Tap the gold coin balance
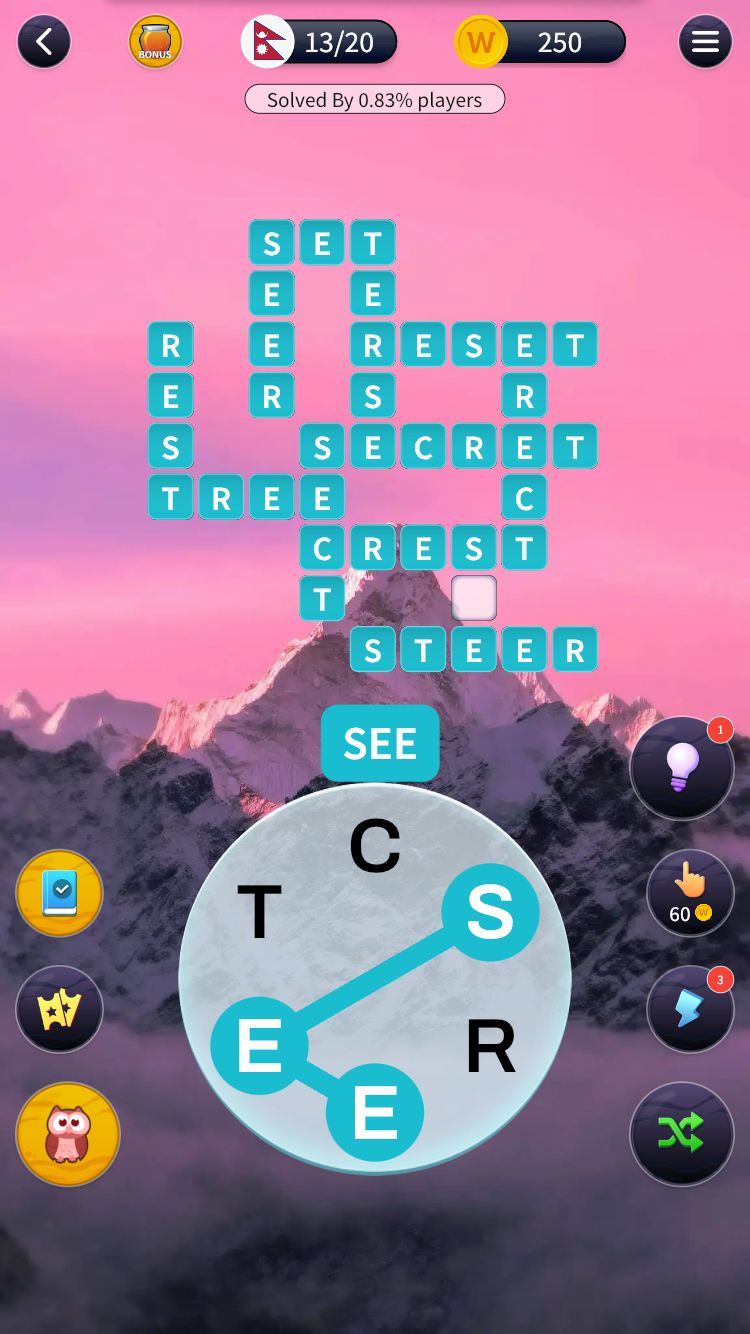Screen dimensions: 750x1334 (540, 42)
